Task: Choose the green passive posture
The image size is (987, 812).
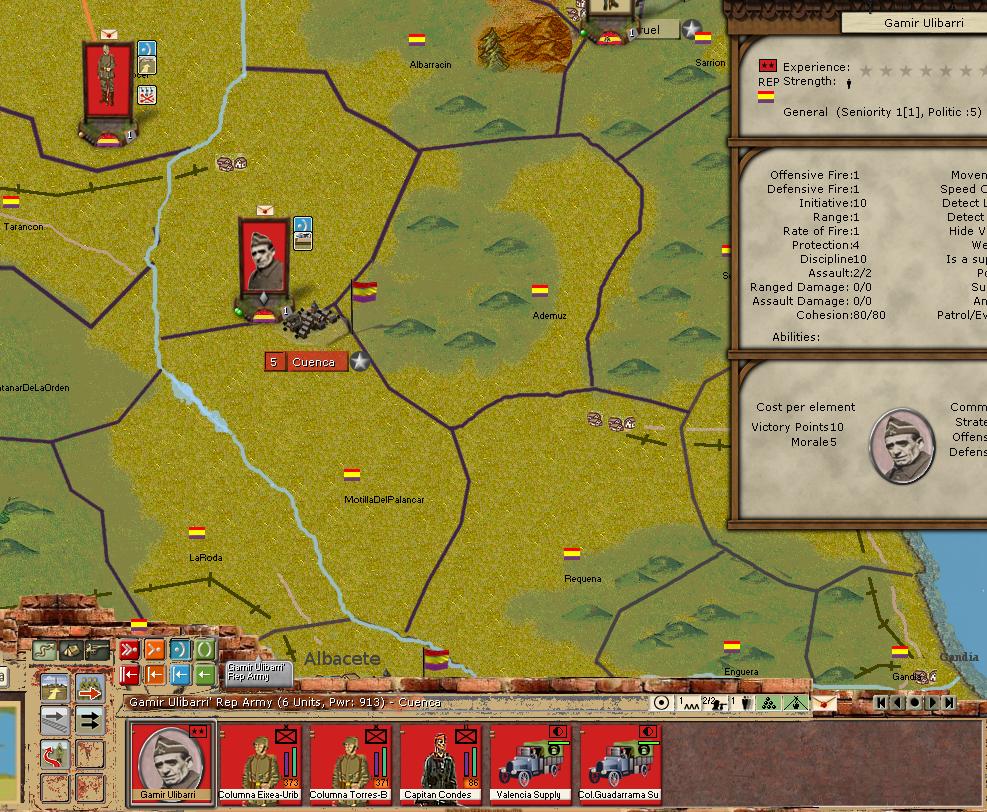Action: coord(204,650)
